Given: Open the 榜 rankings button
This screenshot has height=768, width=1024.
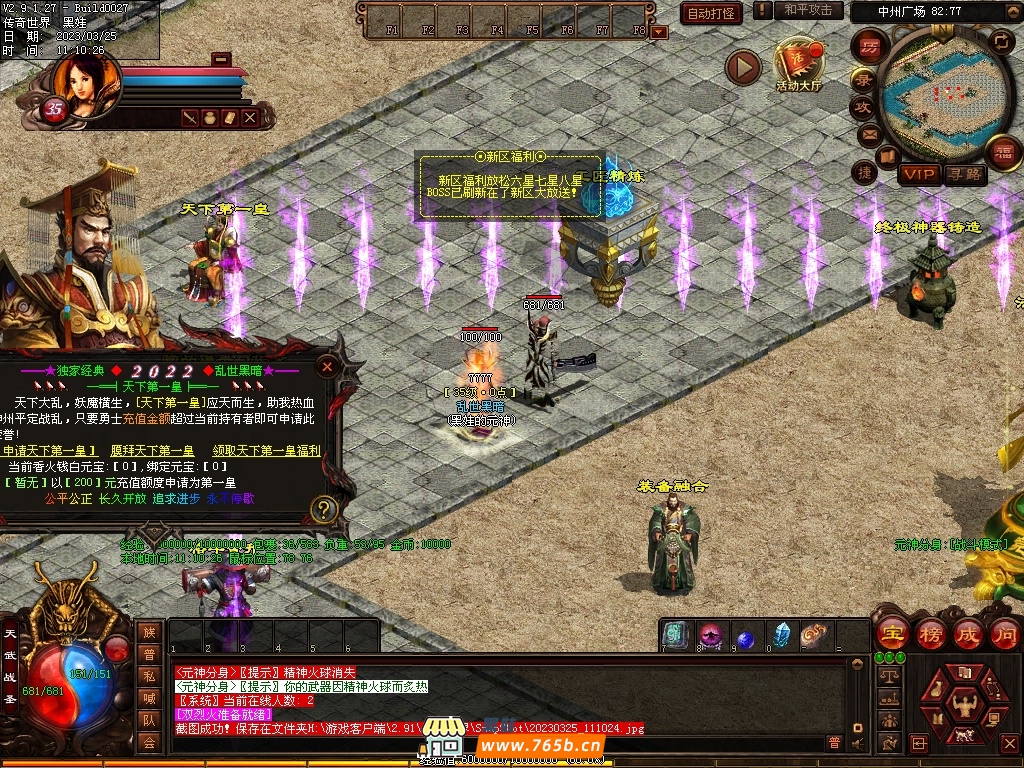Looking at the screenshot, I should [930, 632].
